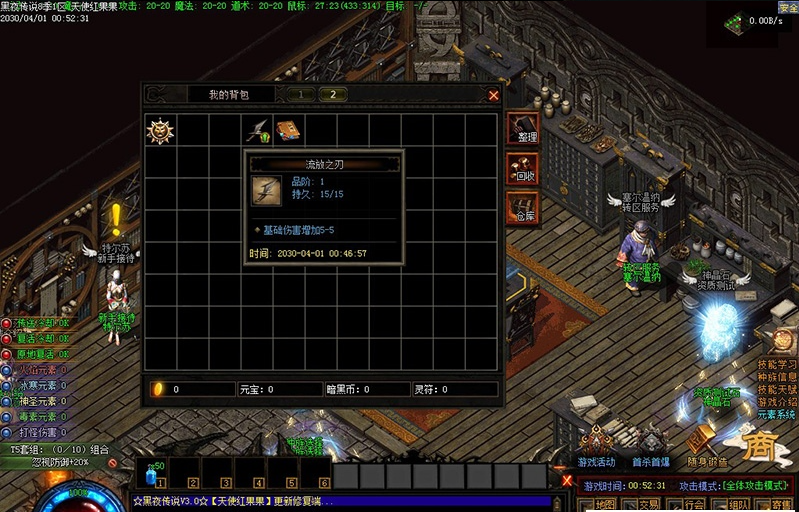Close the backpack window

point(493,95)
